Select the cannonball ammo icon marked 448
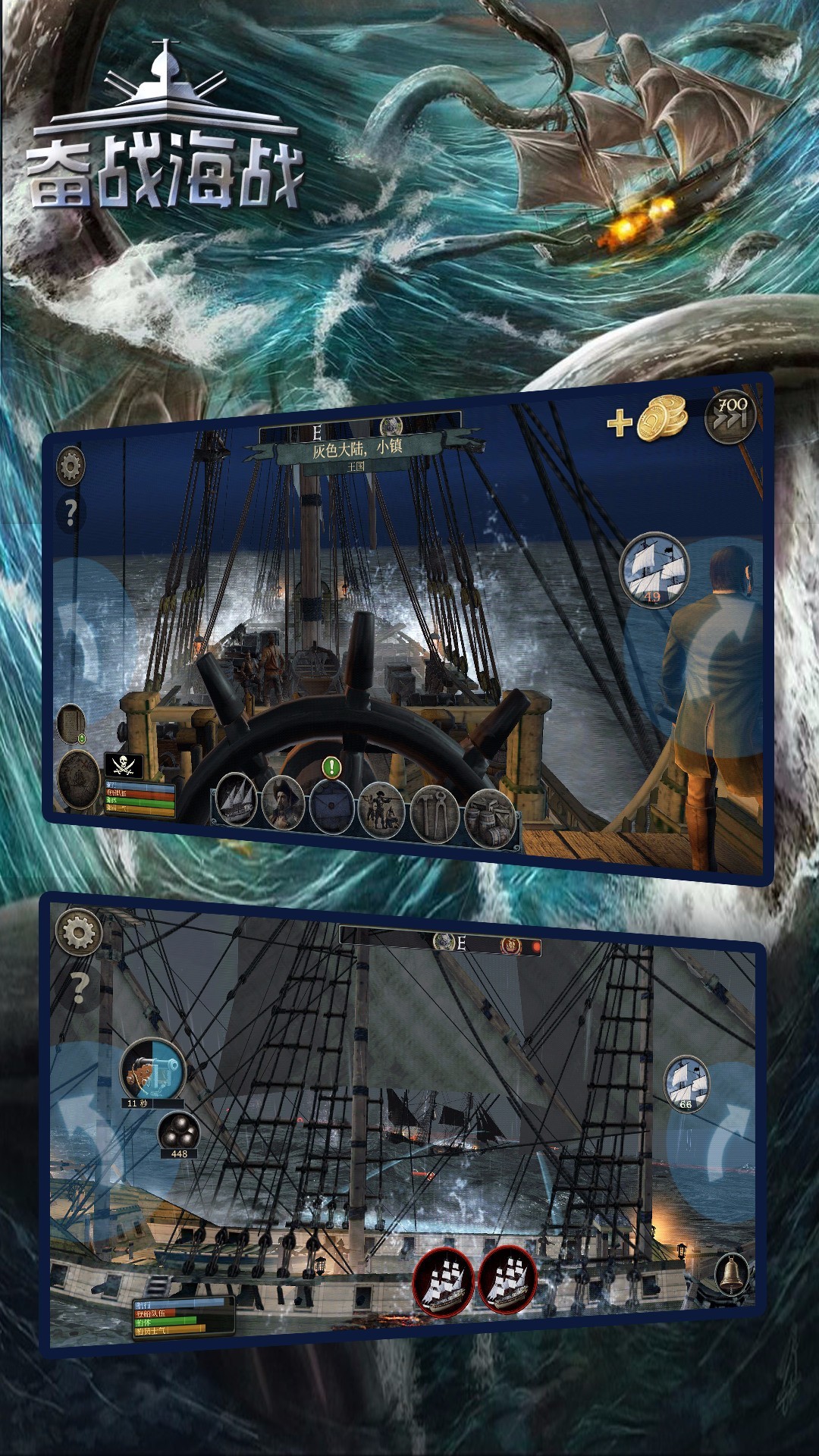819x1456 pixels. 179,1131
